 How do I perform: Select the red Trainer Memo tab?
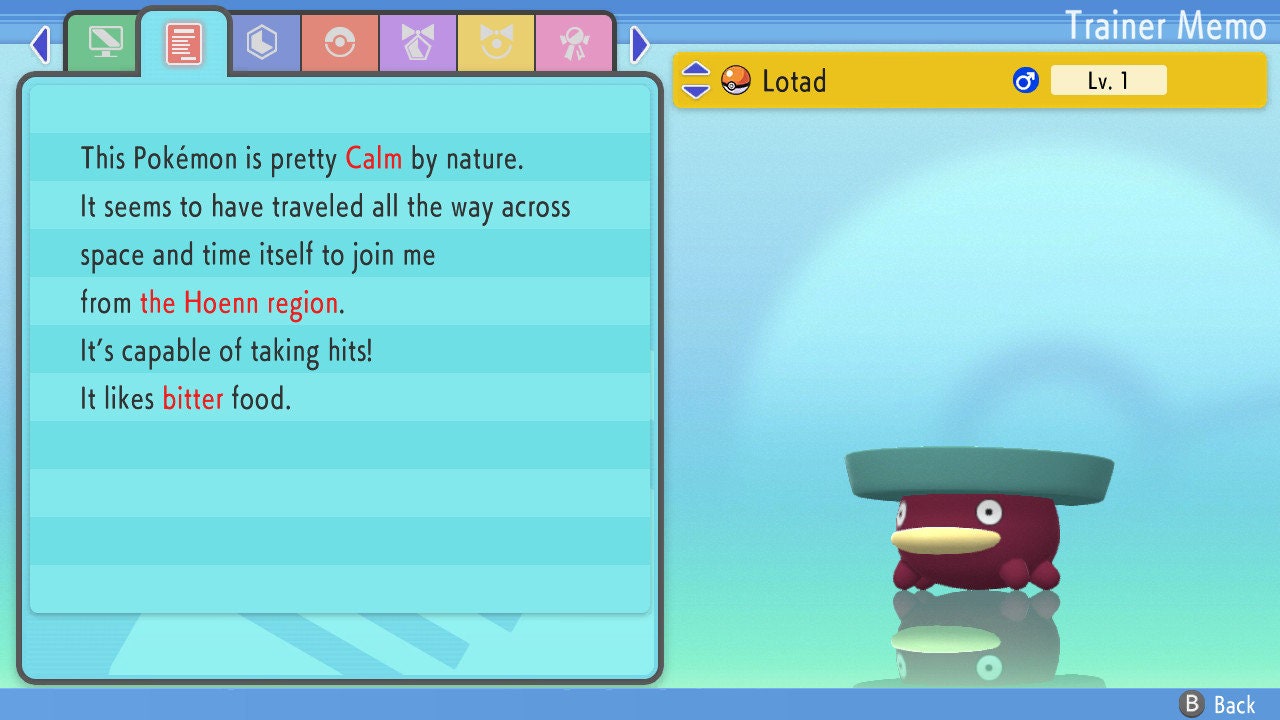(x=184, y=43)
